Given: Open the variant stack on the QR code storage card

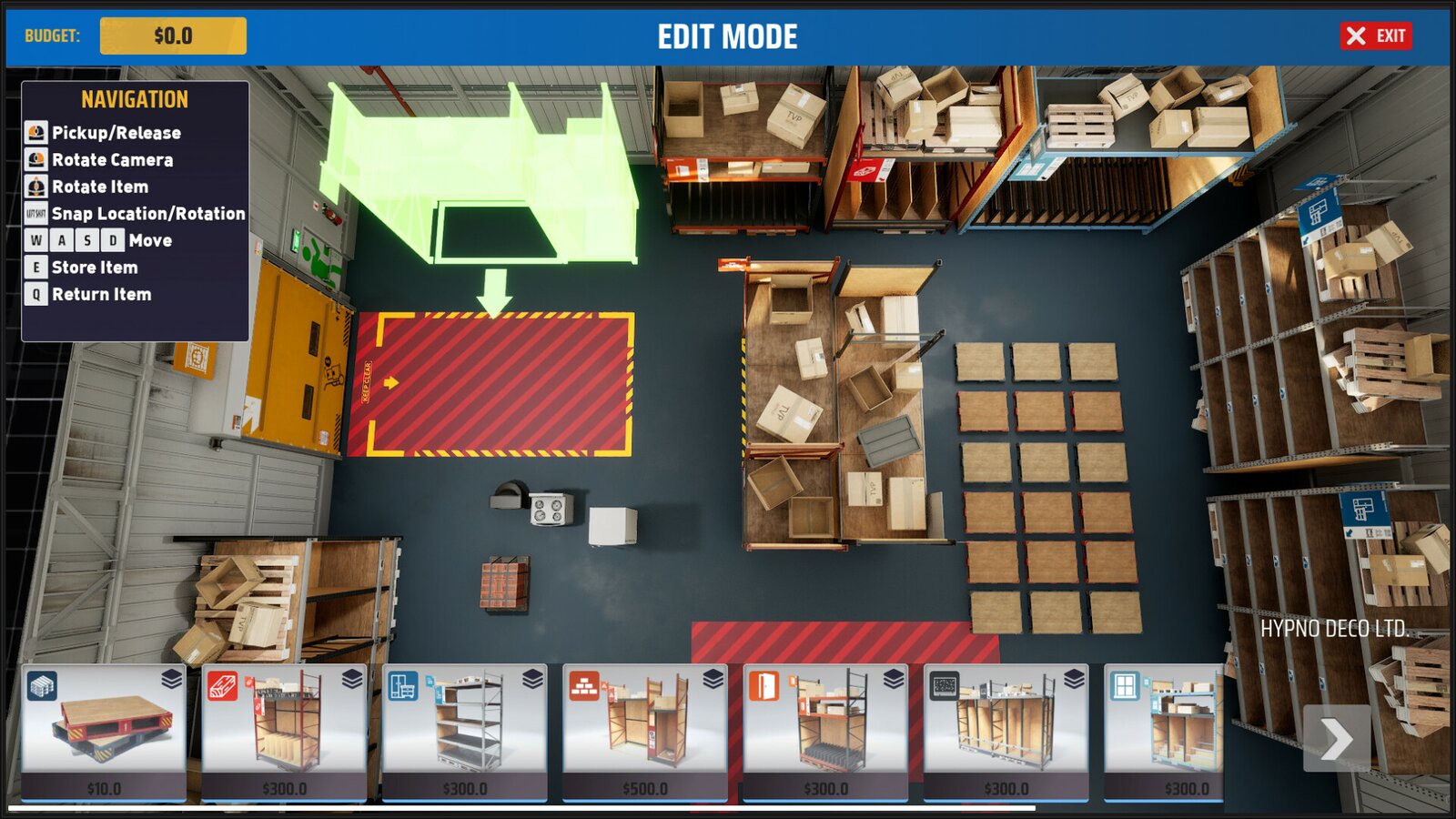Looking at the screenshot, I should [x=1074, y=681].
